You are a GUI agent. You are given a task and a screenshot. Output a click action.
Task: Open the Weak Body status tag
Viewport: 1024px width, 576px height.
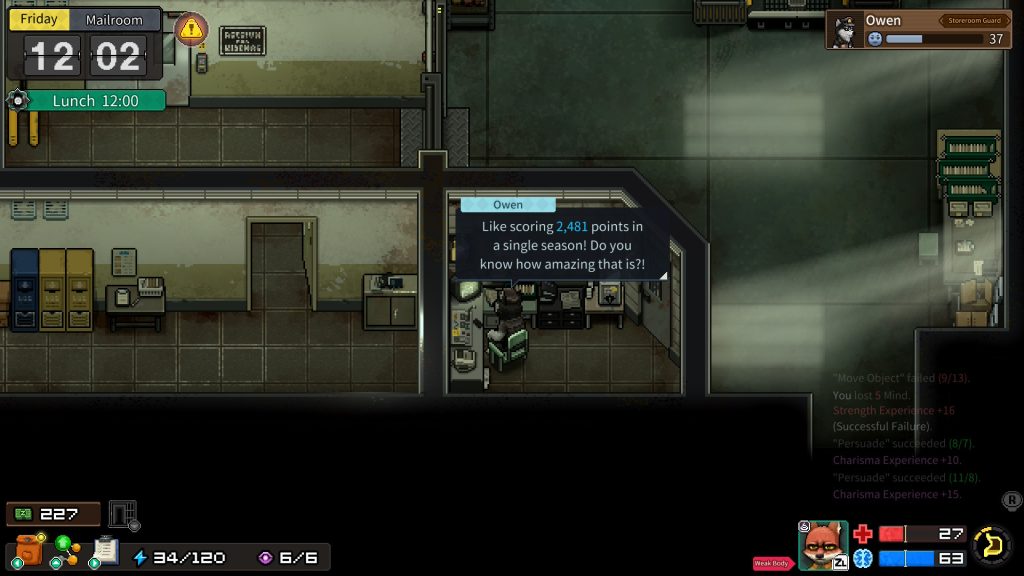tap(774, 564)
